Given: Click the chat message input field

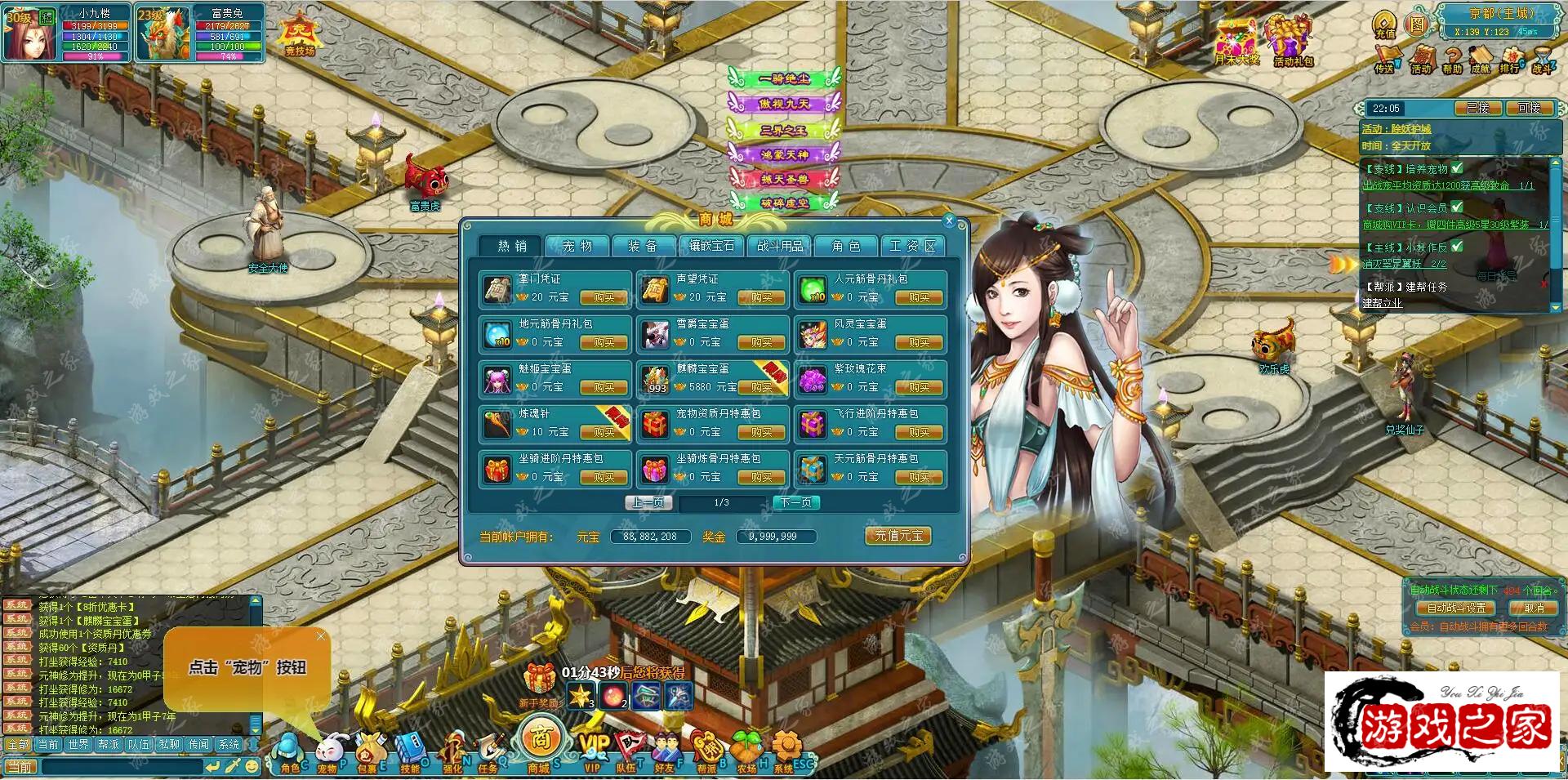Looking at the screenshot, I should coord(121,767).
